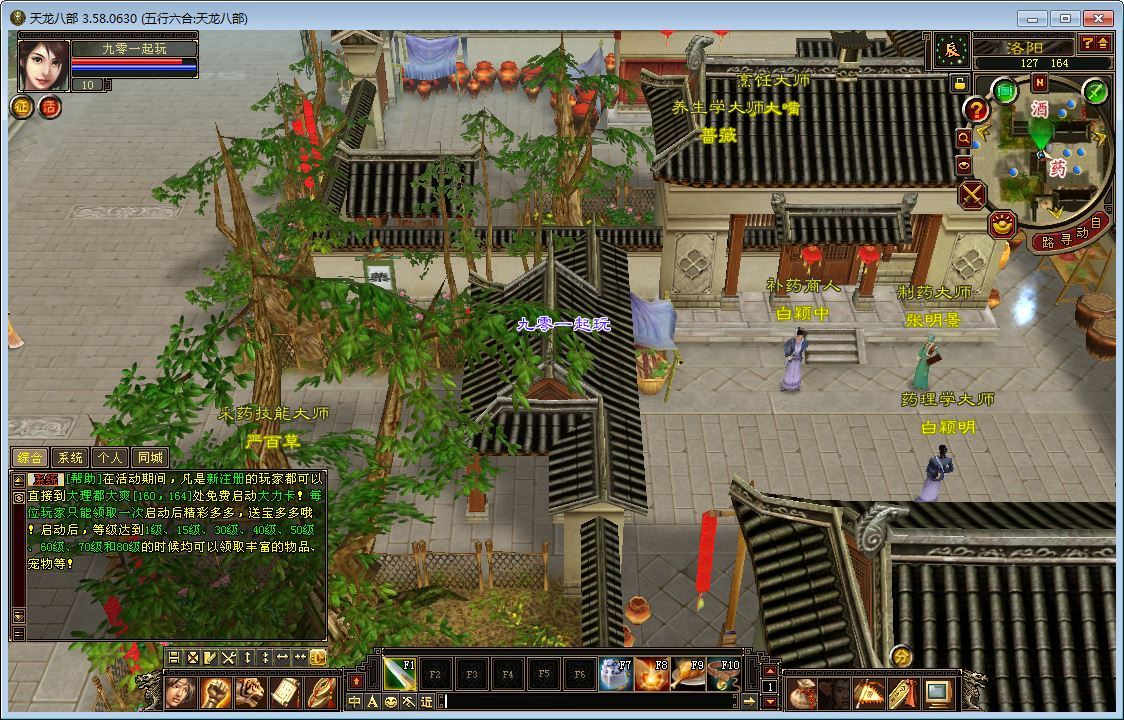This screenshot has width=1124, height=720.
Task: Click the chat text input box
Action: (590, 702)
